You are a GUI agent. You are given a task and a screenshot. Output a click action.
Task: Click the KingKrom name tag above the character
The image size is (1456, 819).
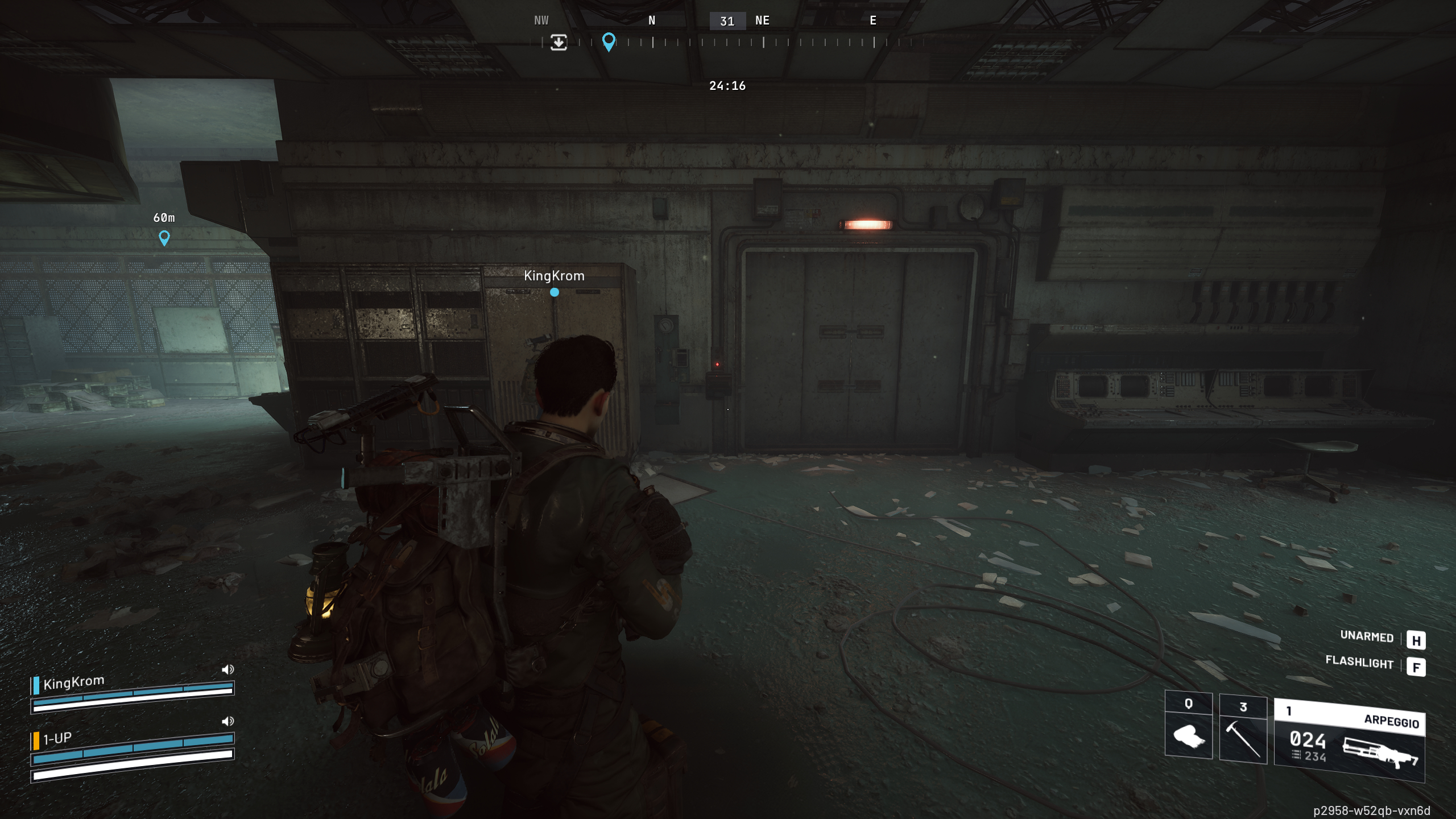click(x=554, y=276)
